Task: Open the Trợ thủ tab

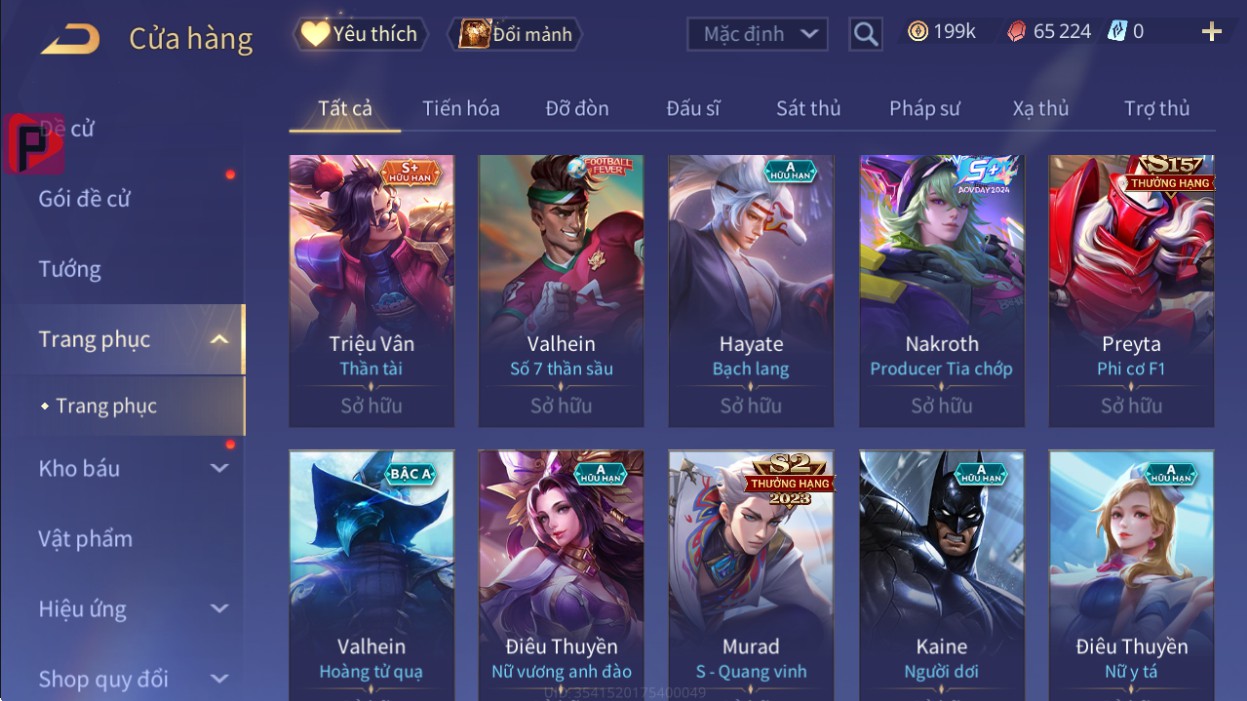Action: pyautogui.click(x=1156, y=108)
